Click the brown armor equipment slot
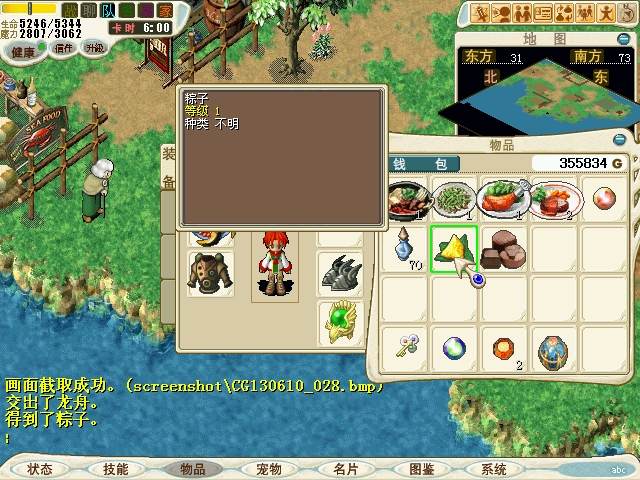This screenshot has height=480, width=640. [210, 271]
